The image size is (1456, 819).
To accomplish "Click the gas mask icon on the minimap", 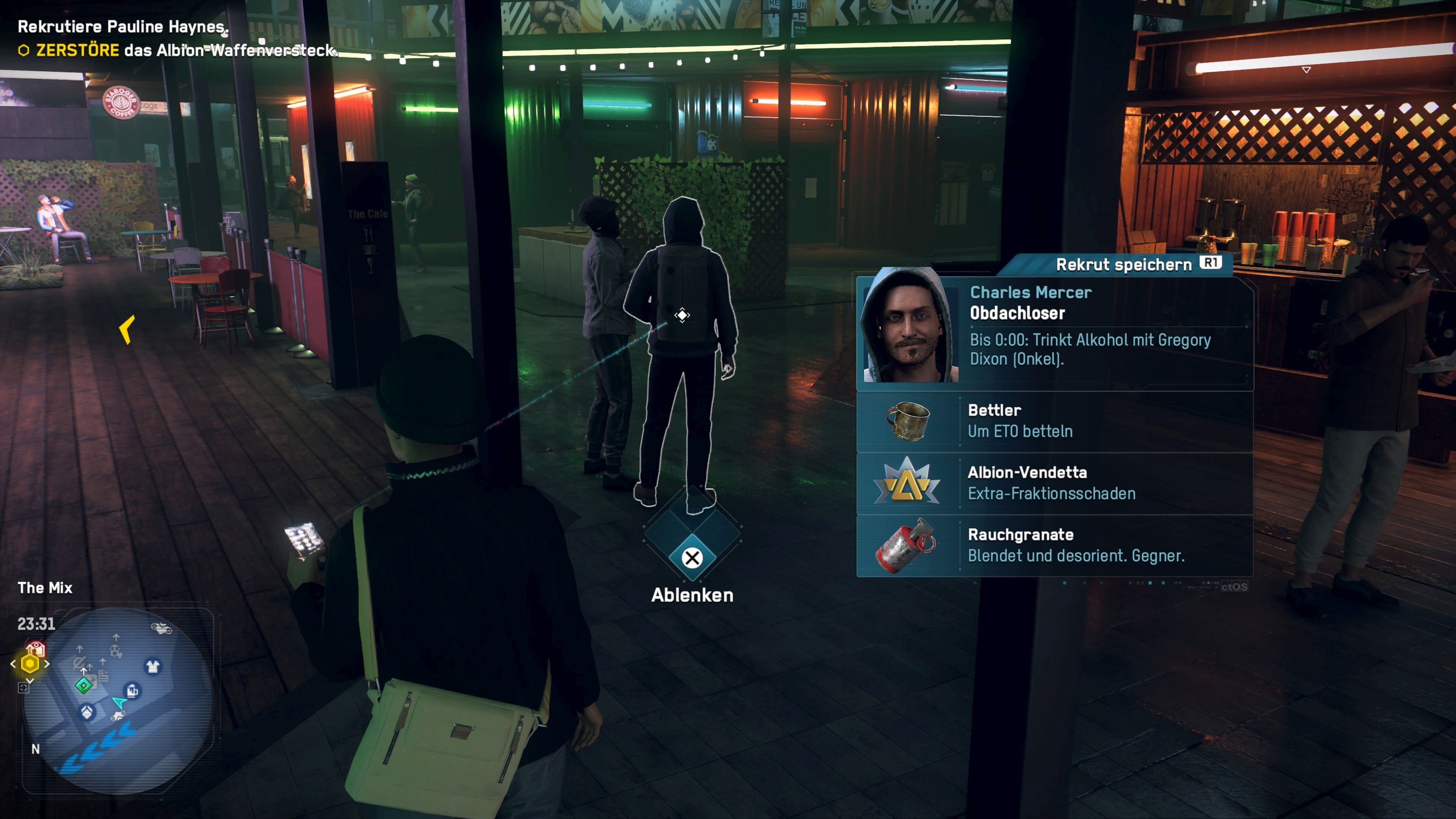I will (115, 651).
